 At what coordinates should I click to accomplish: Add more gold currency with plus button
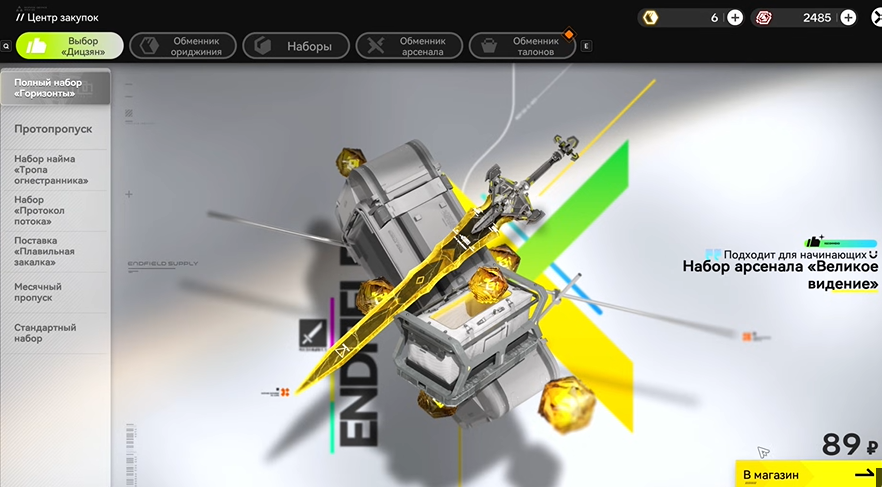click(735, 17)
